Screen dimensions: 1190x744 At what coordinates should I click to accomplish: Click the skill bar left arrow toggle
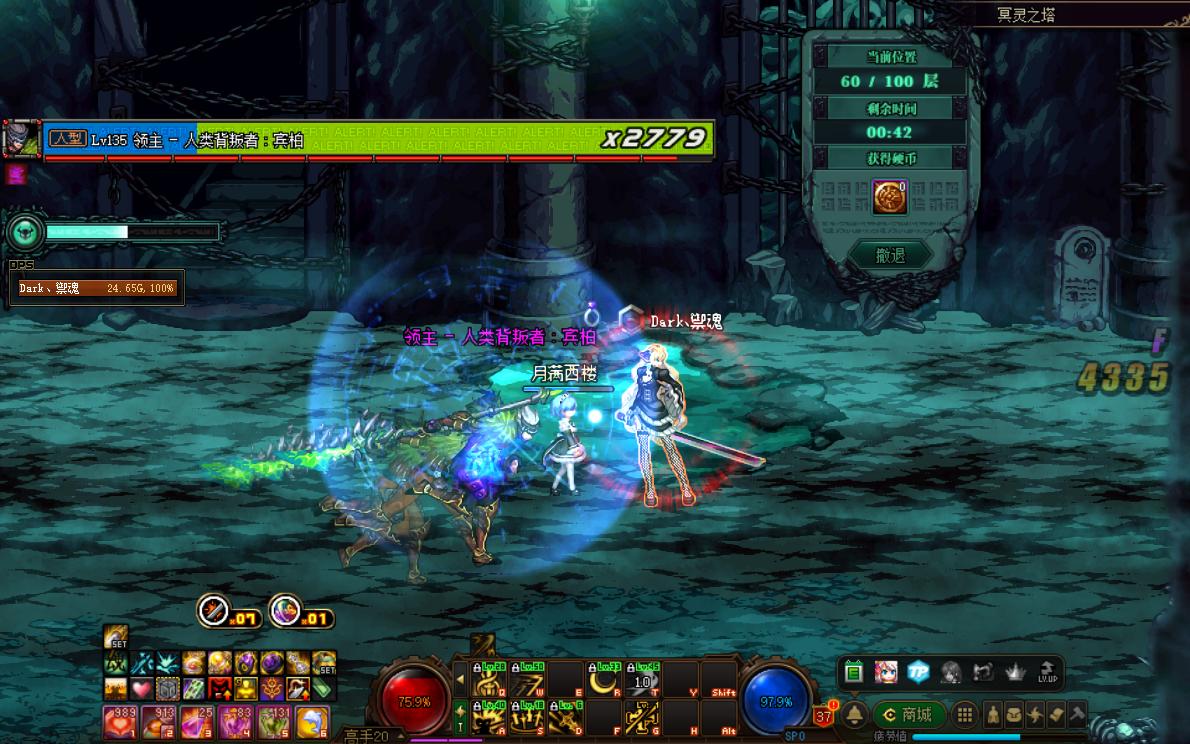point(460,680)
